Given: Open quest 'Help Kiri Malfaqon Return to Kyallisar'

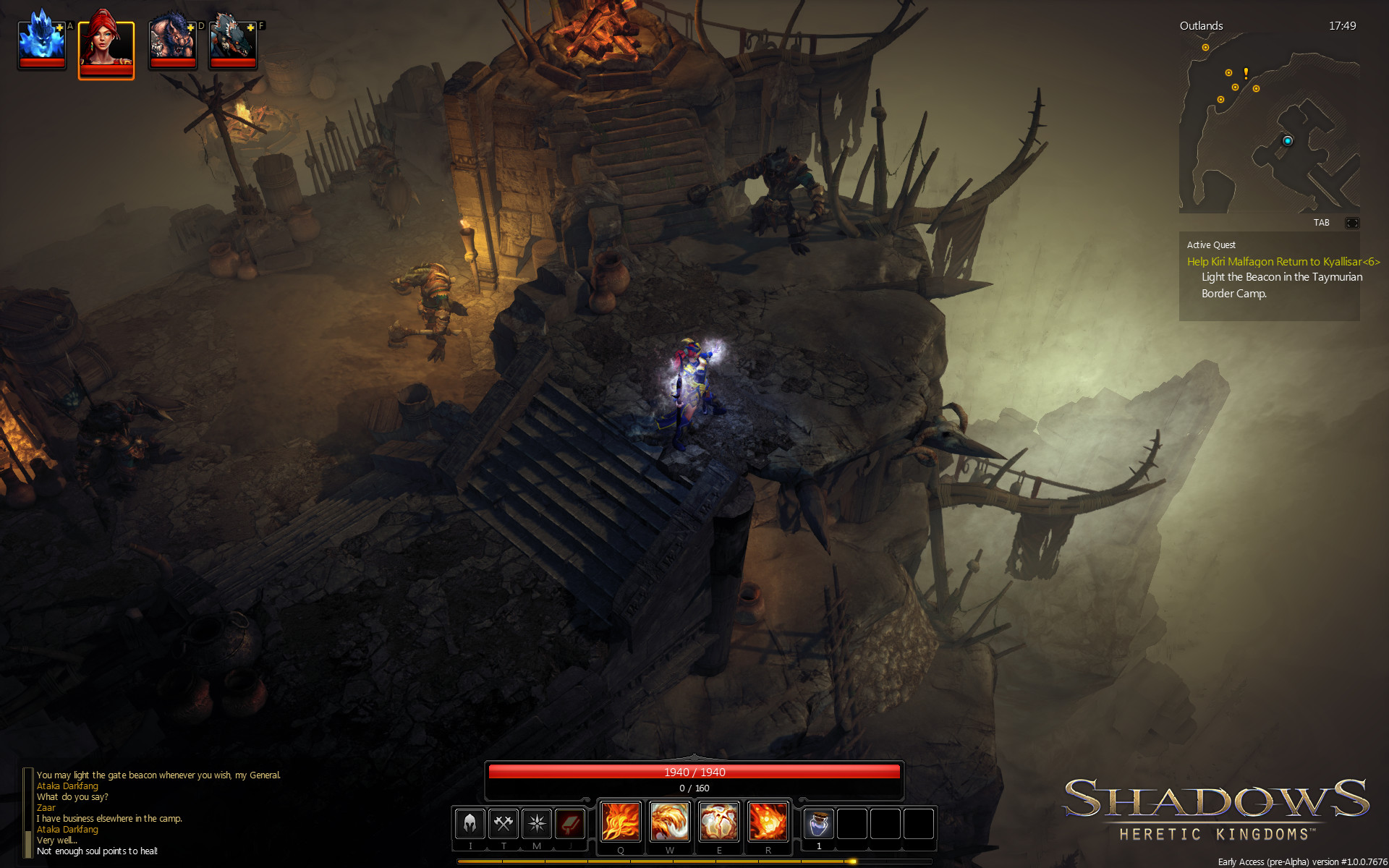Looking at the screenshot, I should (x=1284, y=262).
